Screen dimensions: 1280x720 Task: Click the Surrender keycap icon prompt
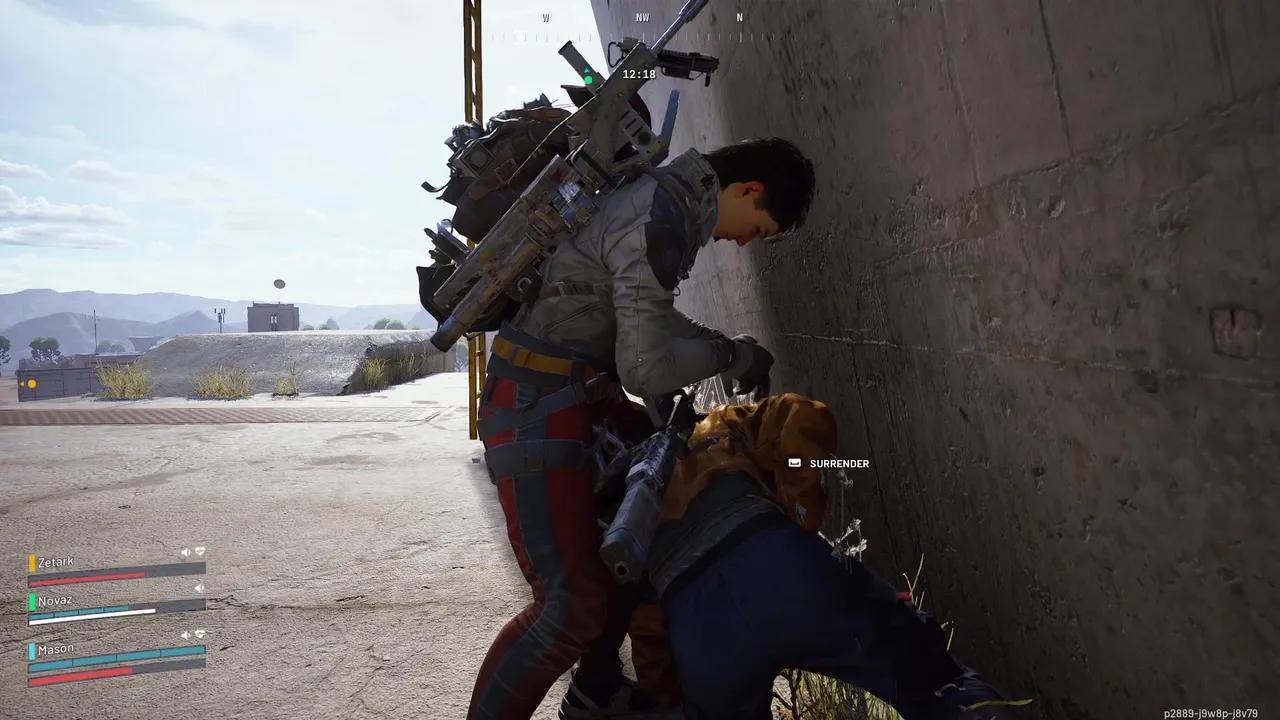coord(794,463)
